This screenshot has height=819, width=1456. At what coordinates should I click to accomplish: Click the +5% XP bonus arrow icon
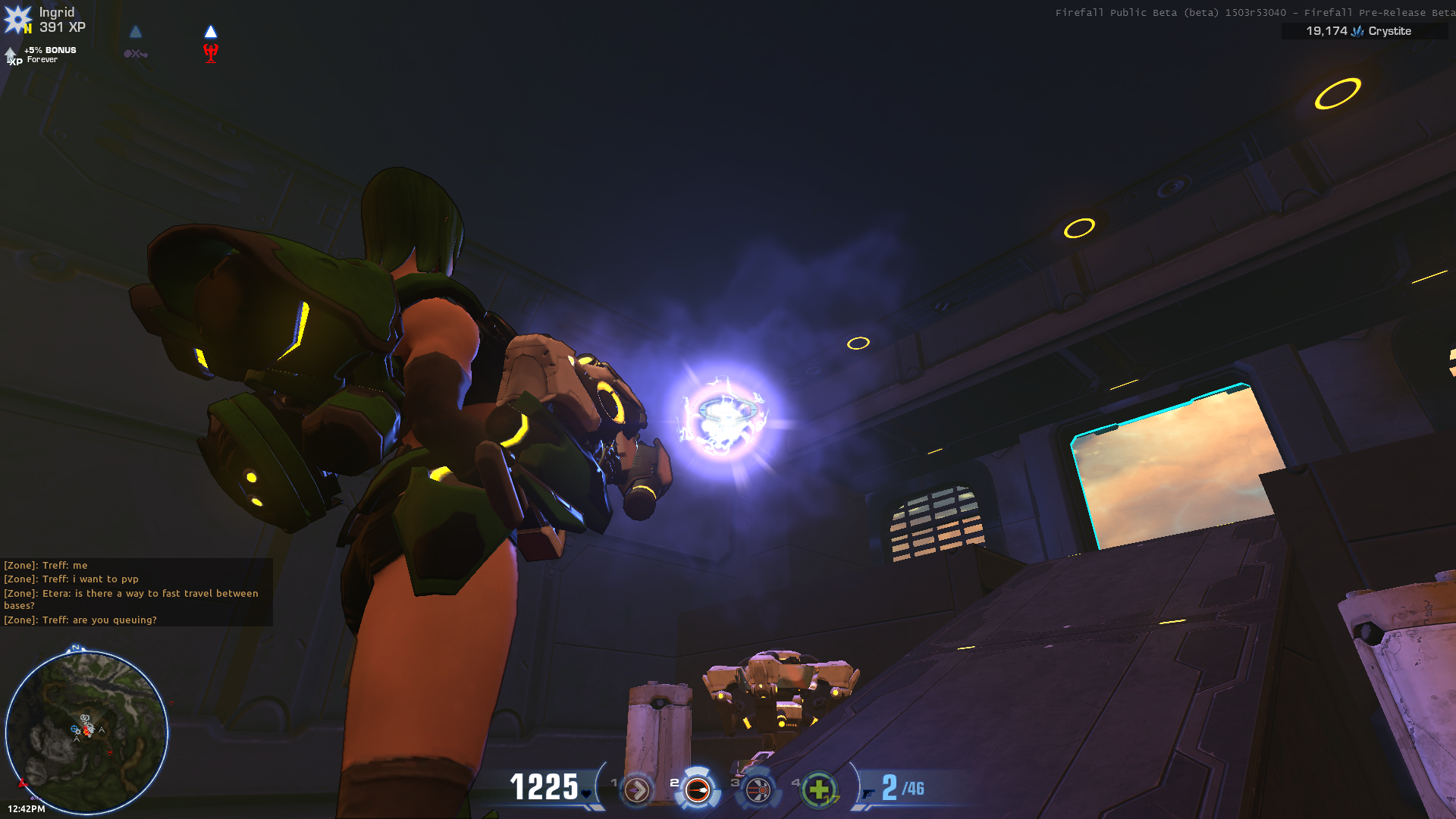(x=12, y=55)
